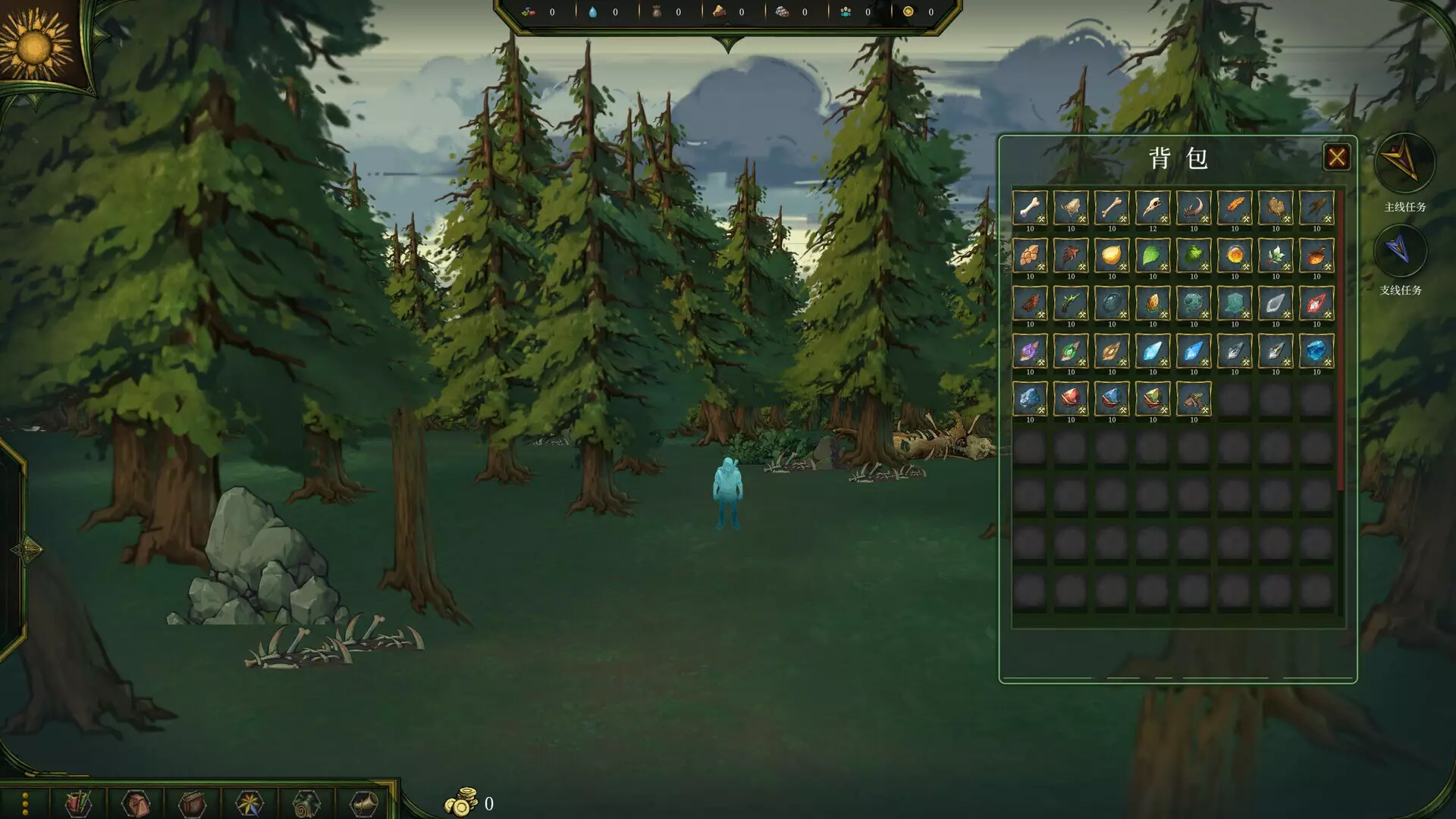Close the backpack window
Viewport: 1456px width, 819px height.
1336,157
